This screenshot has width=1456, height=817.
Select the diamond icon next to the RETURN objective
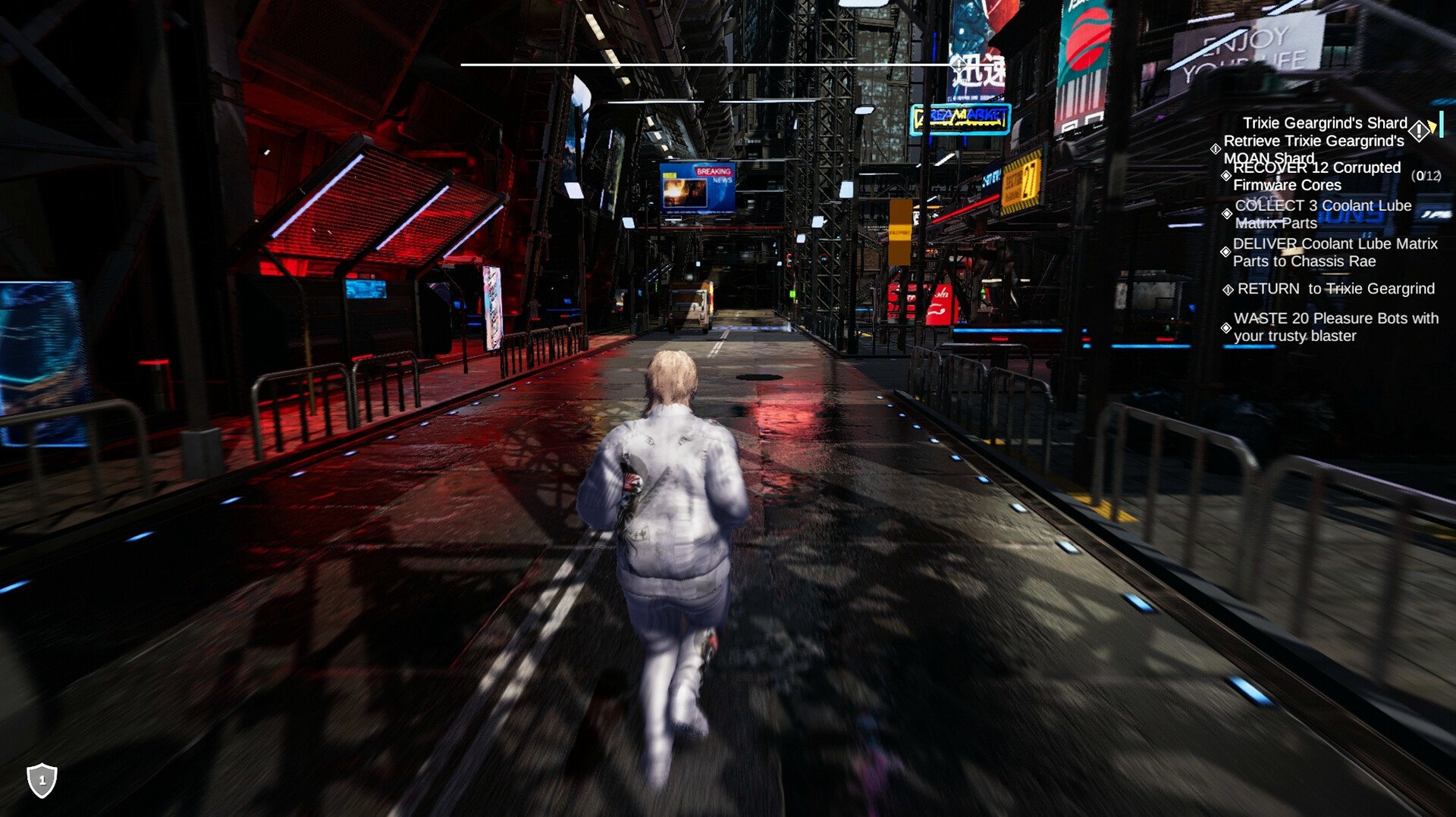[x=1228, y=290]
